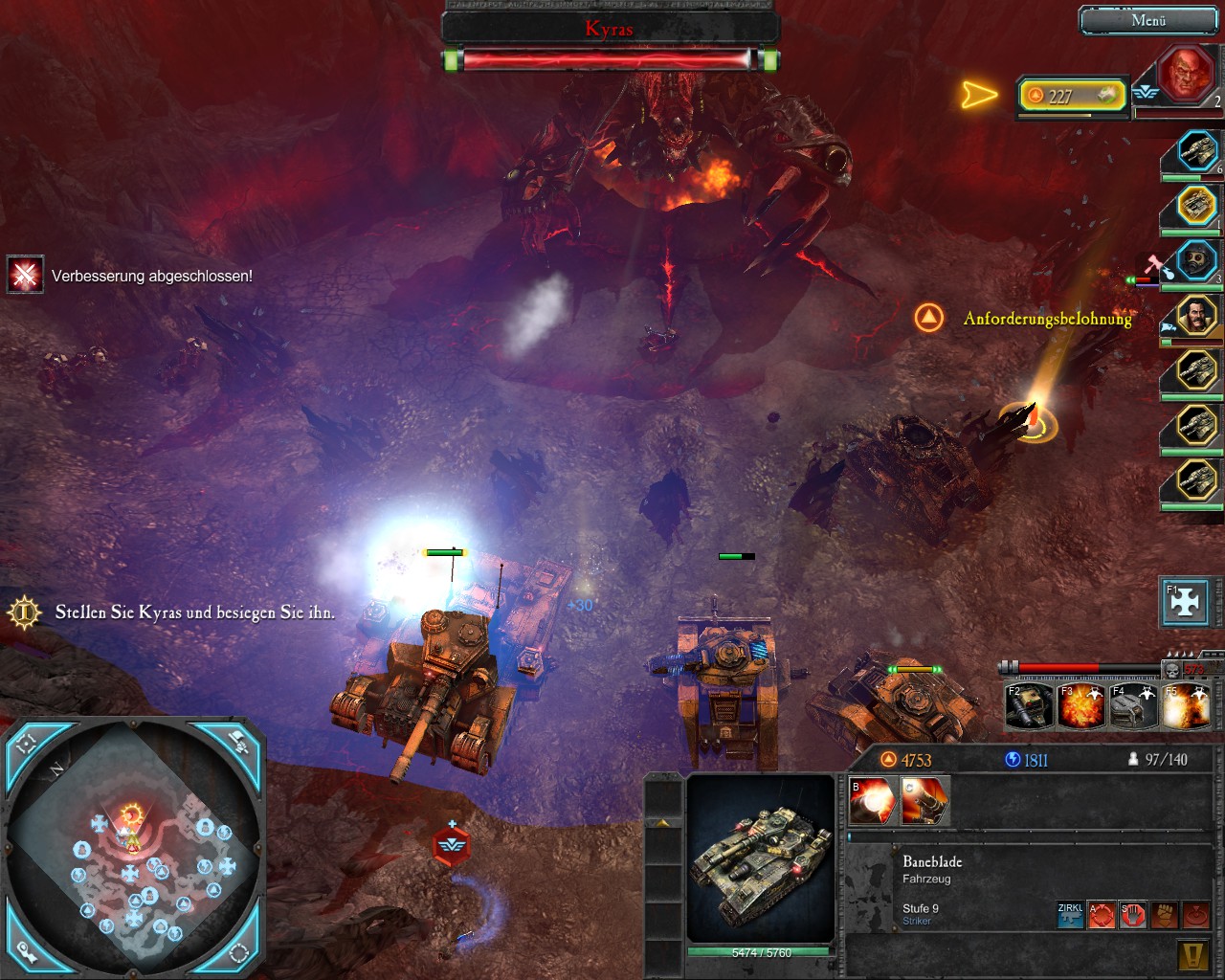1225x980 pixels.
Task: Click the minimap on the Kyras marker
Action: pos(131,815)
